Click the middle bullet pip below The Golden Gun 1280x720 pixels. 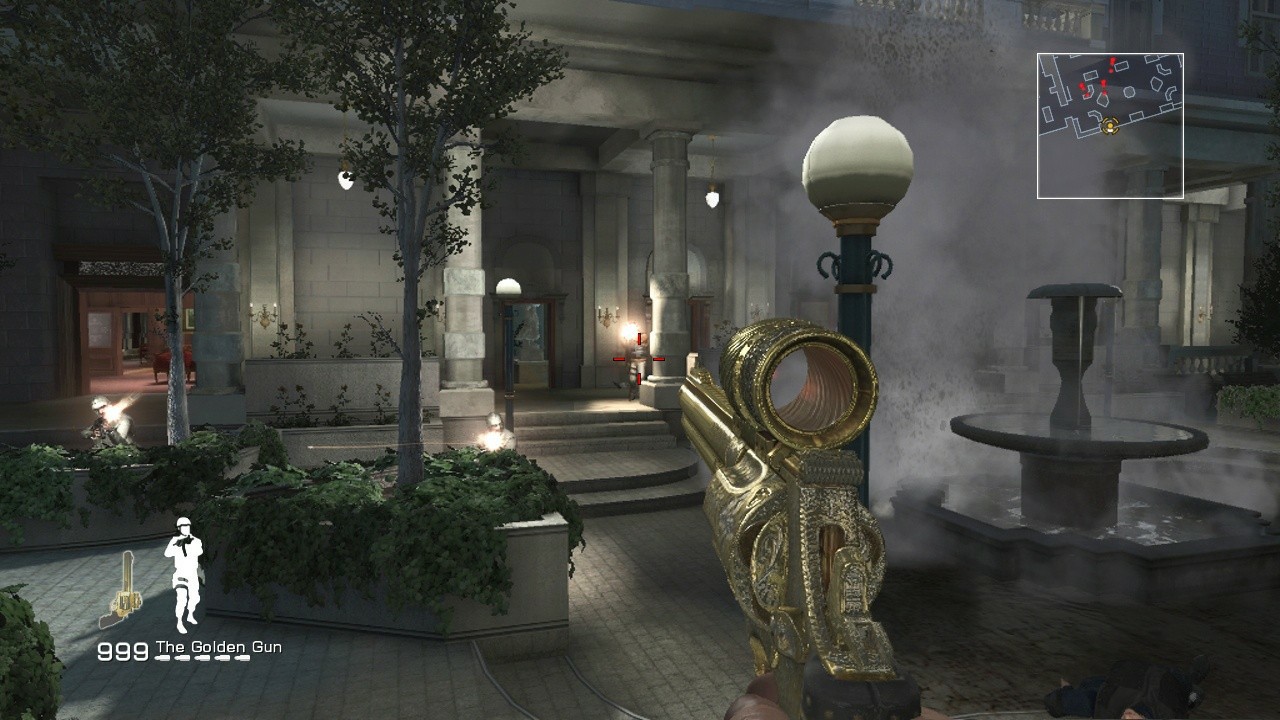point(202,657)
